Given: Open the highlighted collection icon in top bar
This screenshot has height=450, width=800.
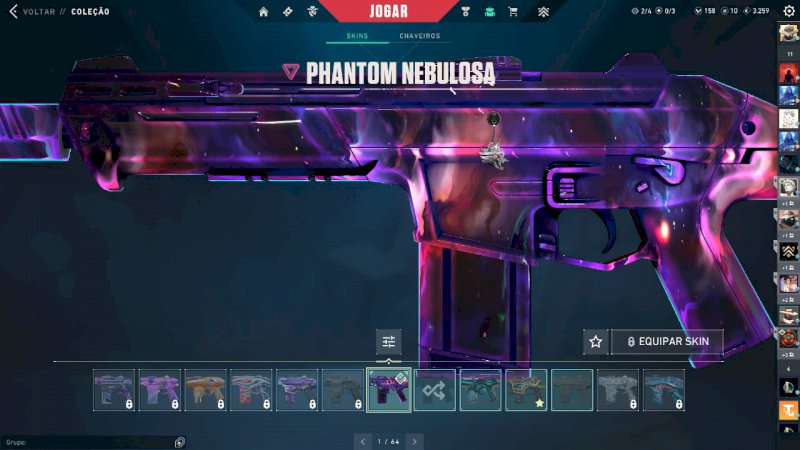Looking at the screenshot, I should click(490, 12).
